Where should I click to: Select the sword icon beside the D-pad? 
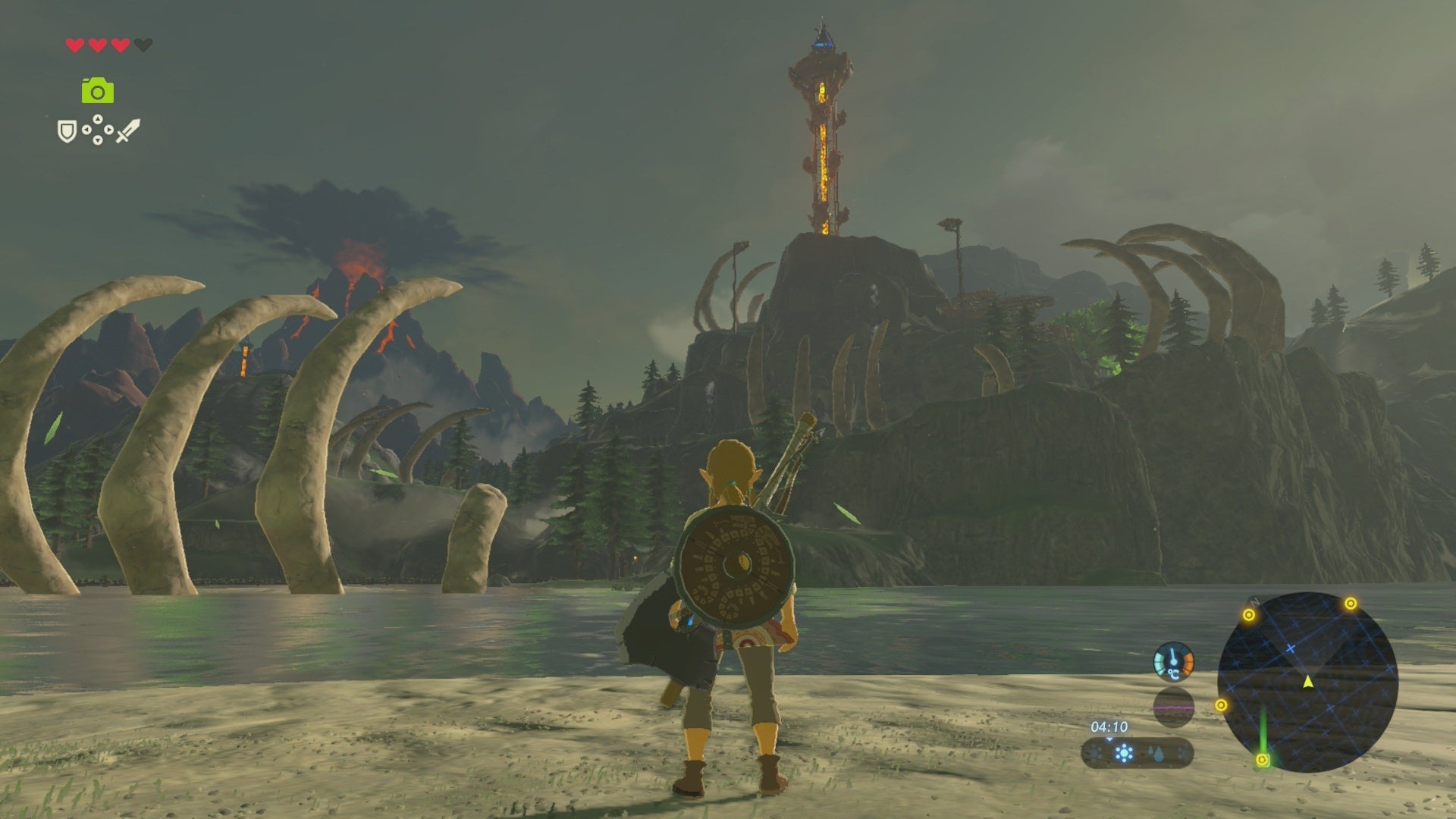[129, 130]
